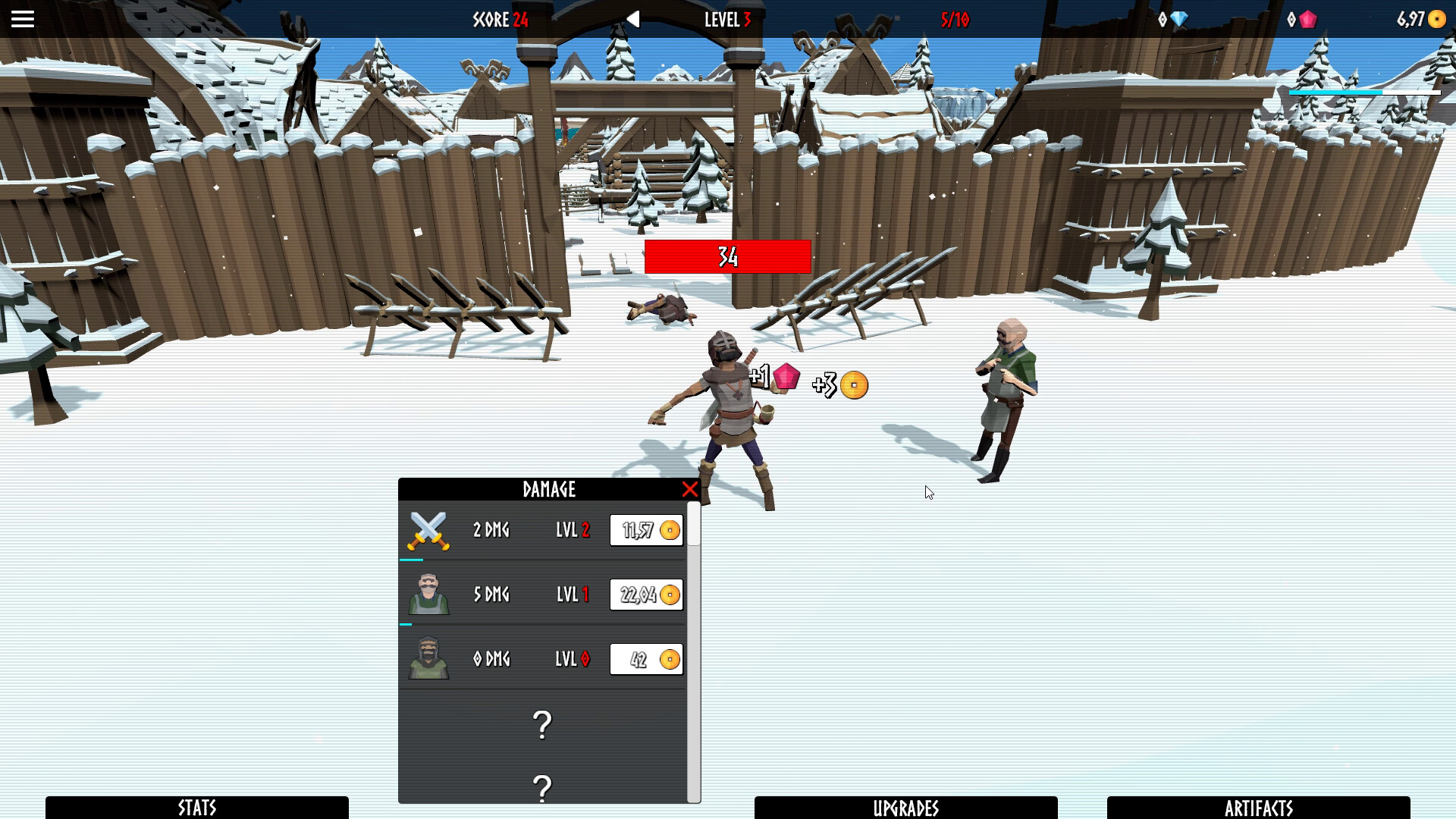Reveal the bottom question mark locked upgrade
Viewport: 1456px width, 819px height.
coord(541,789)
